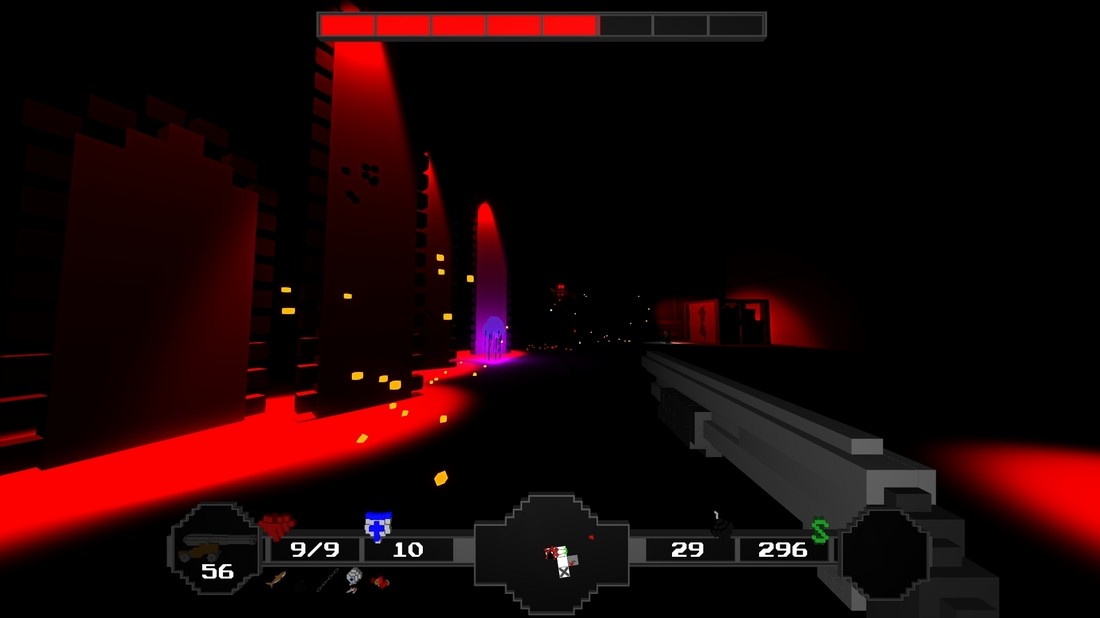The image size is (1100, 618).
Task: Click the red heart health icon
Action: tap(277, 526)
